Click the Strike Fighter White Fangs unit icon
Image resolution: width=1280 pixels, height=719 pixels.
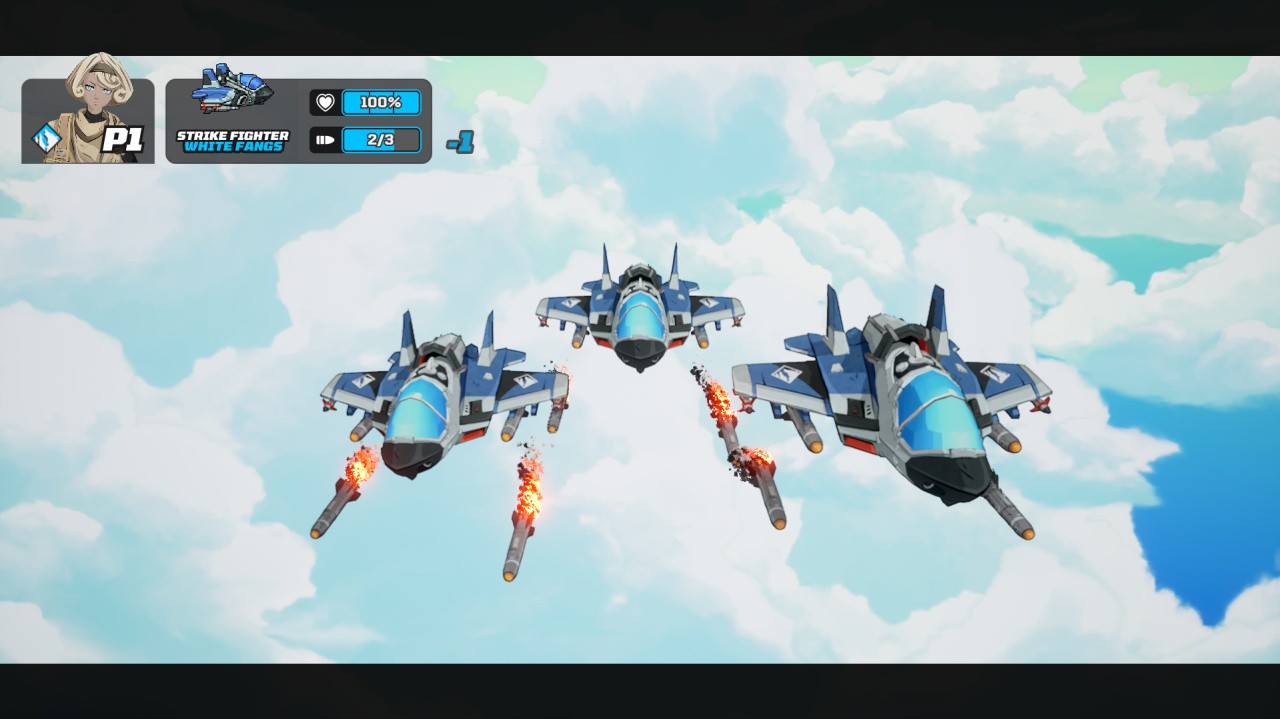tap(232, 90)
